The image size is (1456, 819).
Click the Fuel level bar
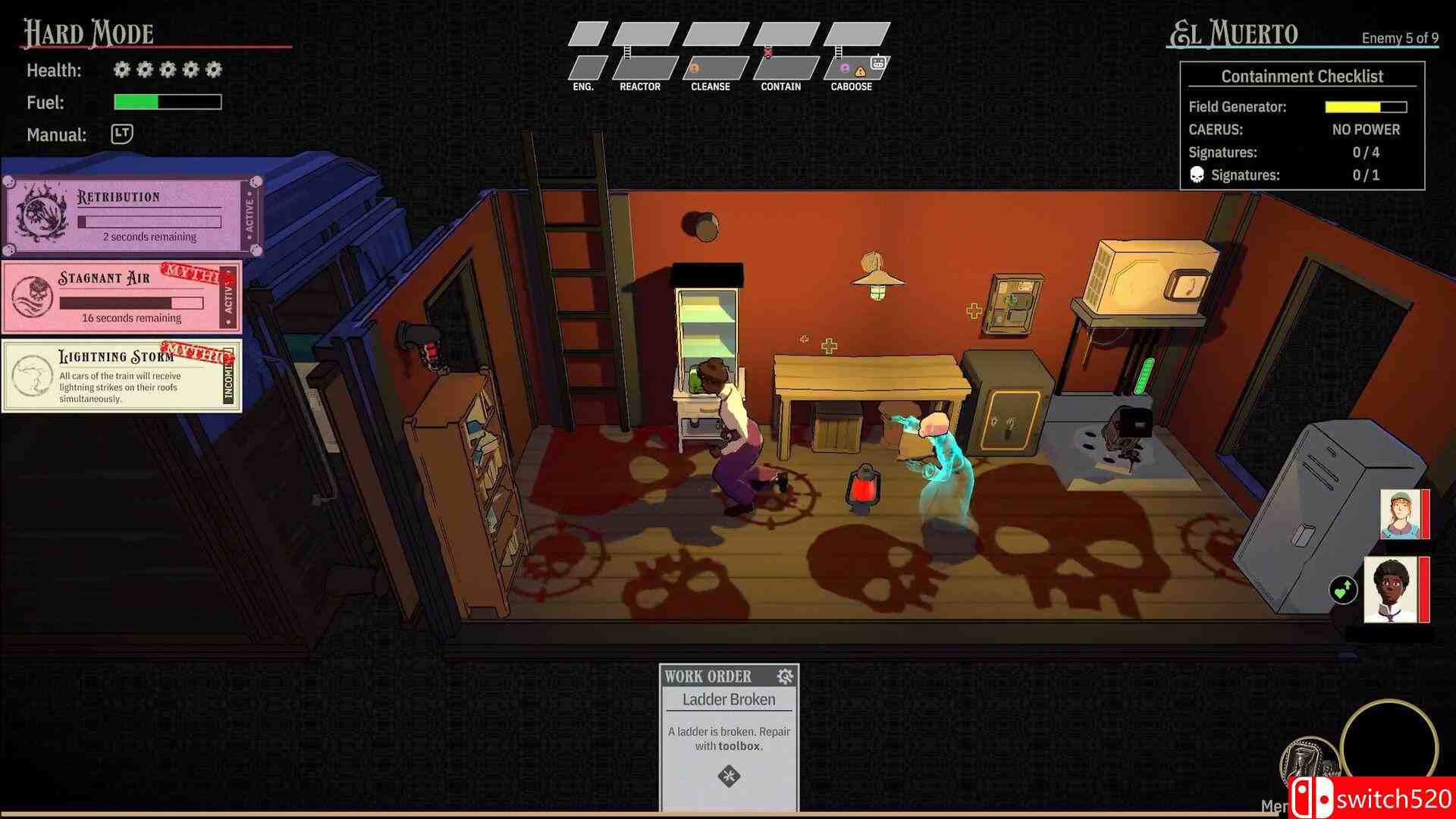tap(167, 102)
